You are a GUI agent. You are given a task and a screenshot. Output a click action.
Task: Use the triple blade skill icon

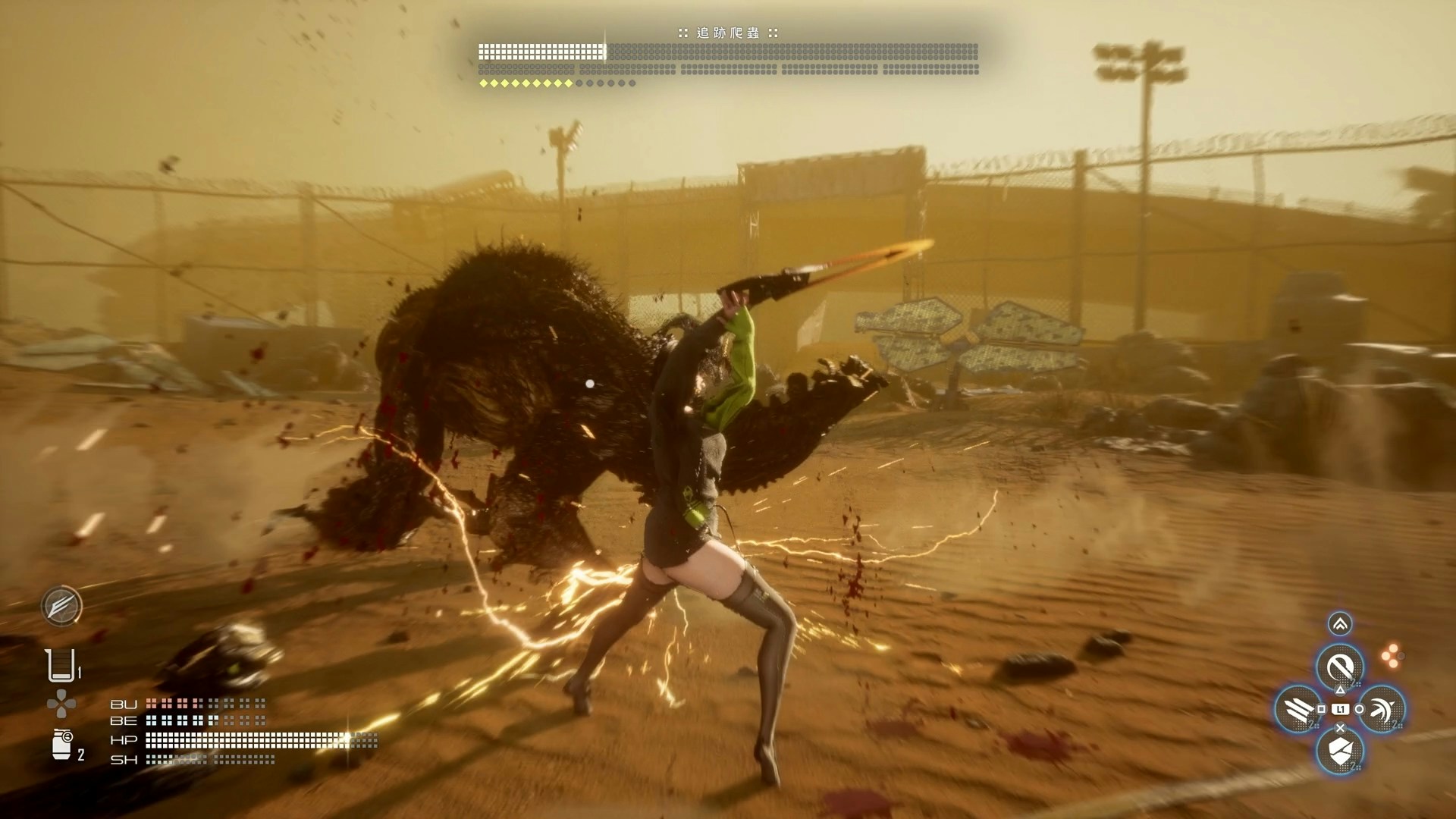(x=1298, y=709)
